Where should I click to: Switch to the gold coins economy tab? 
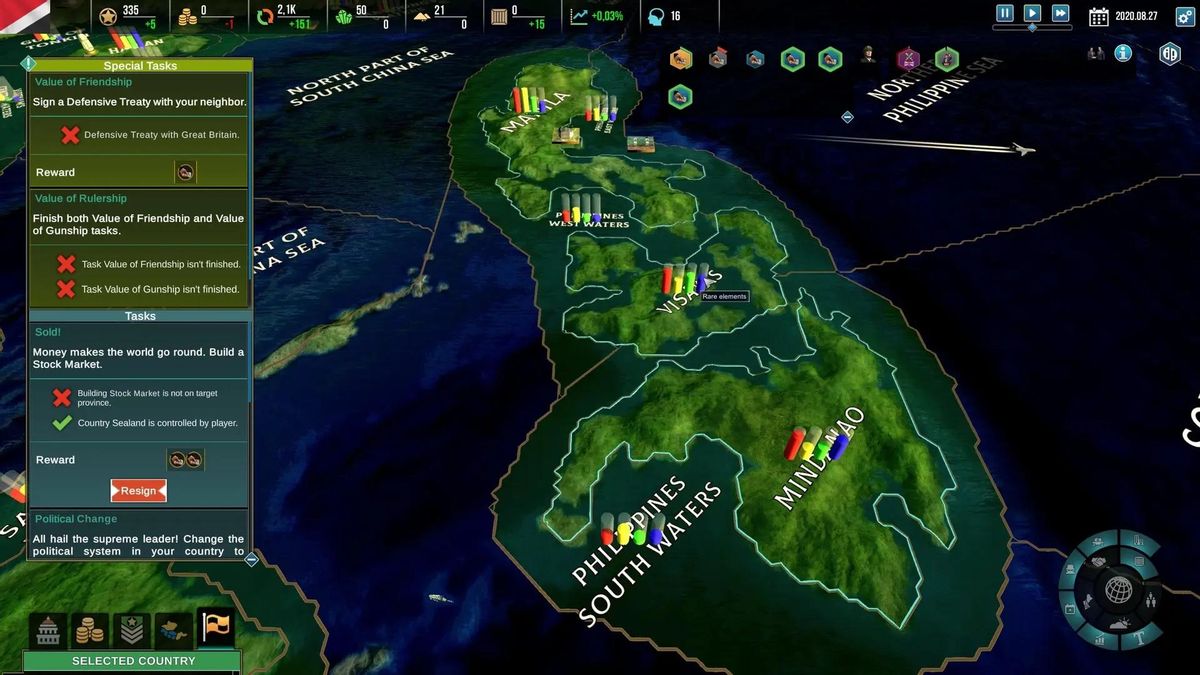tap(90, 629)
